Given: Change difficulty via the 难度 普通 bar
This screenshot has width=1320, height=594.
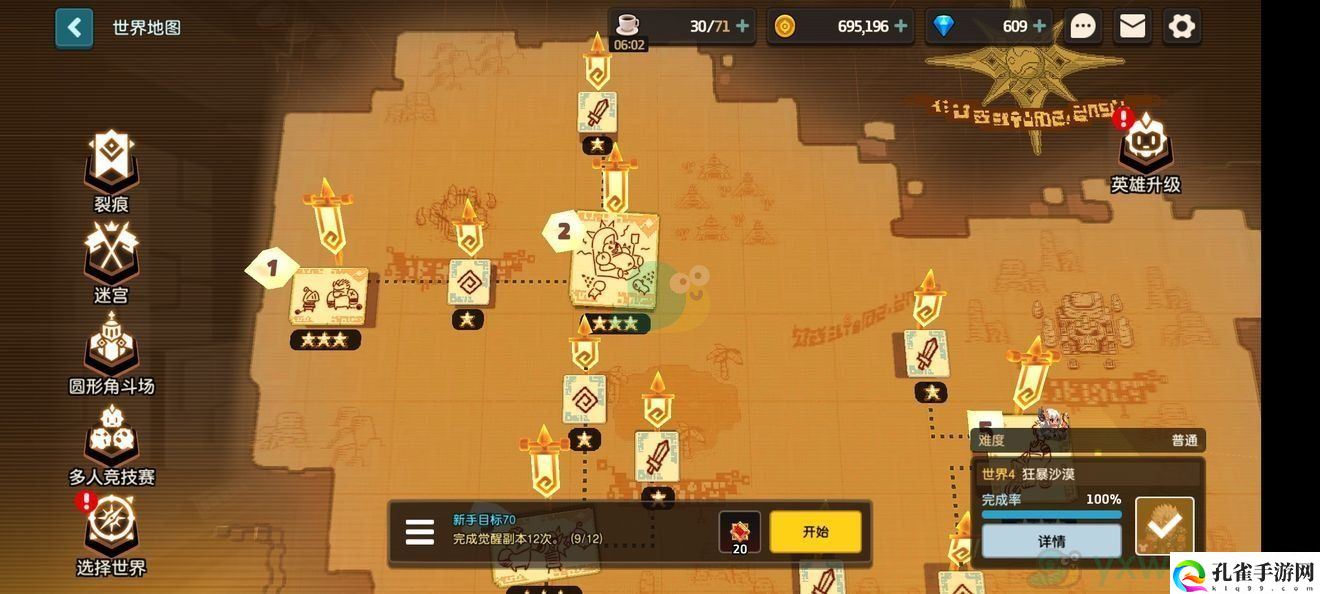Looking at the screenshot, I should [1088, 440].
